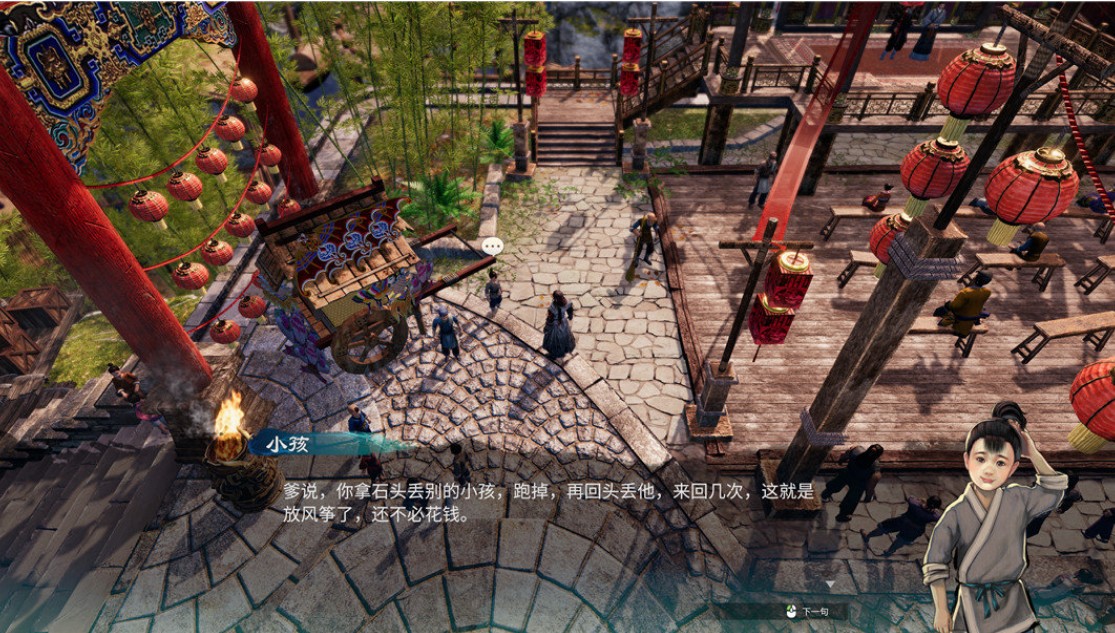Click the white continue arrow under the dialogue
This screenshot has width=1115, height=633.
coord(829,584)
